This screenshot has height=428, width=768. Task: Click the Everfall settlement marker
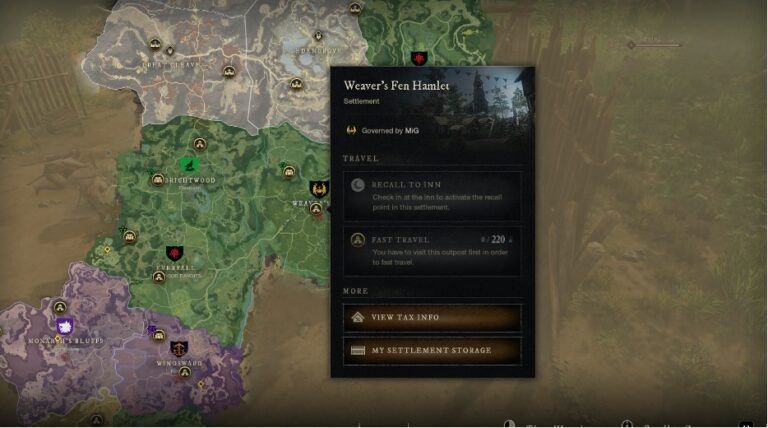(x=158, y=277)
